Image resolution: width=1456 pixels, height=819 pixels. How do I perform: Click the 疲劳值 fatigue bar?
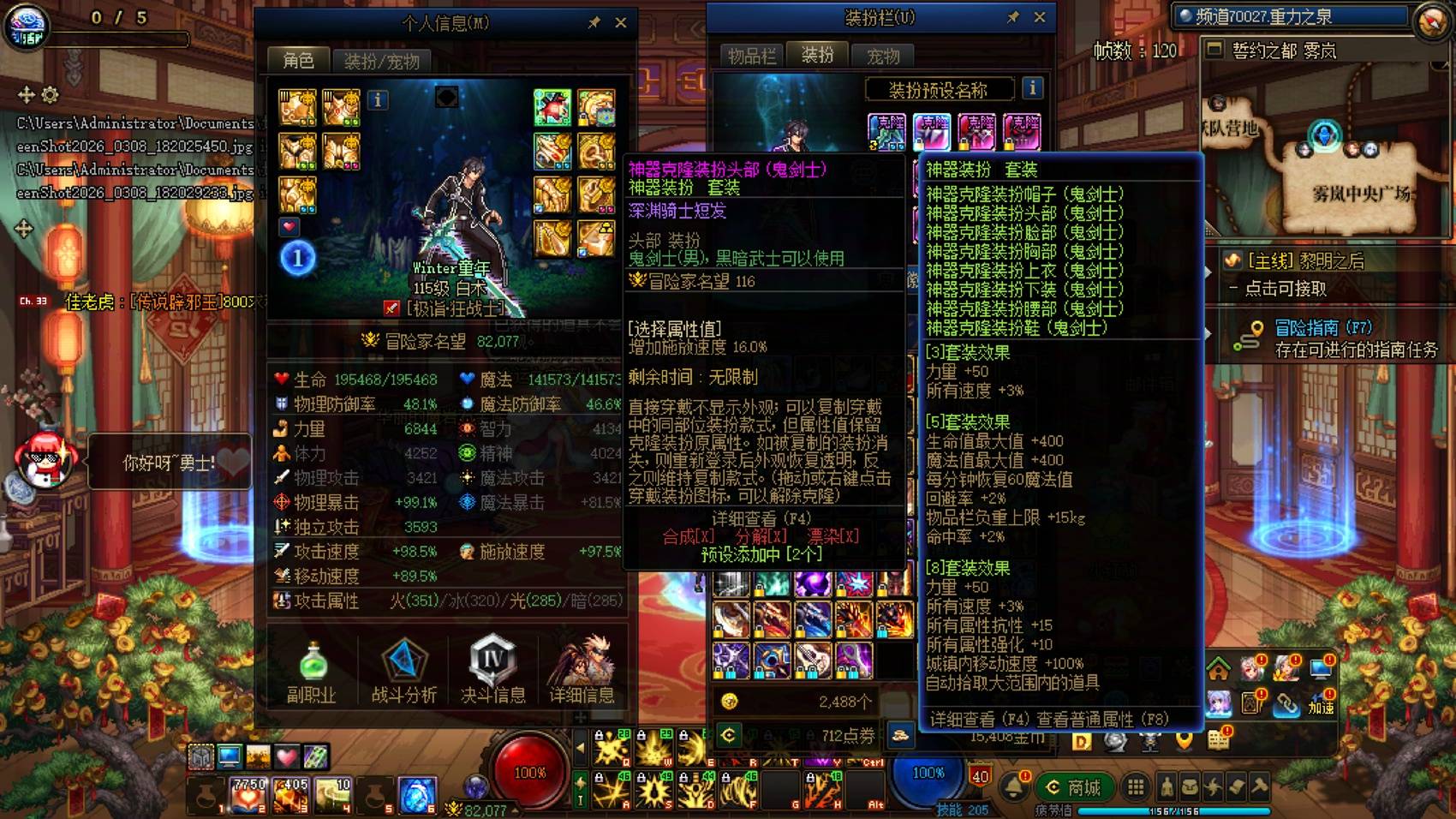coord(1173,810)
